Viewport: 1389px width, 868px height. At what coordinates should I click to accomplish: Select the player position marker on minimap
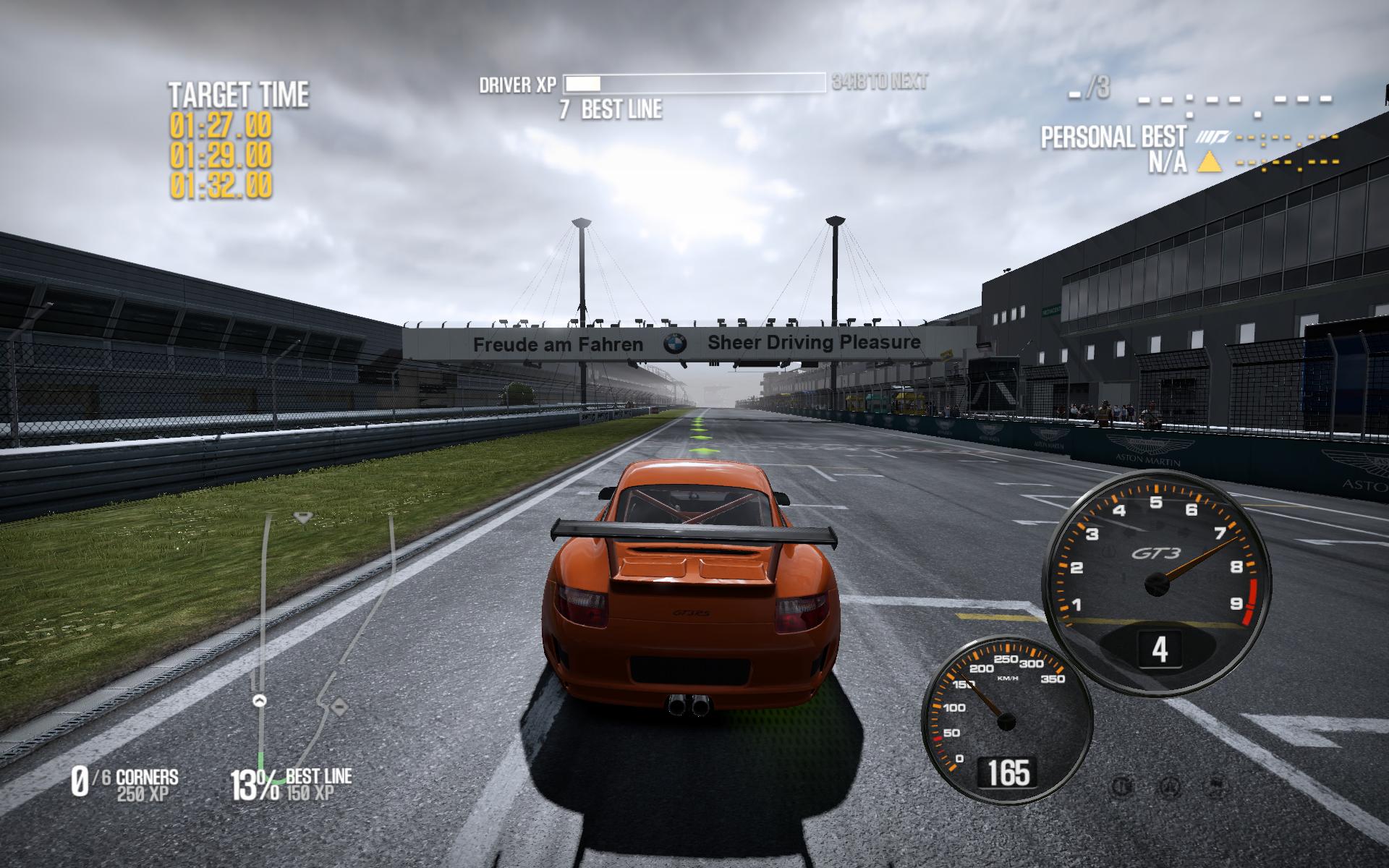pos(260,700)
